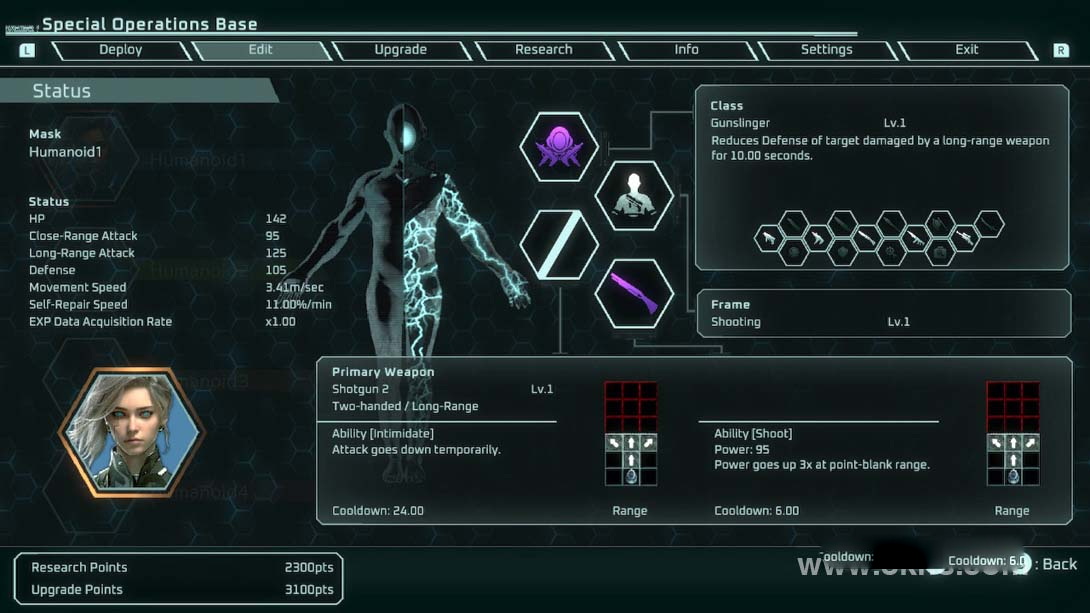Show the Info tab
This screenshot has width=1090, height=613.
point(686,50)
